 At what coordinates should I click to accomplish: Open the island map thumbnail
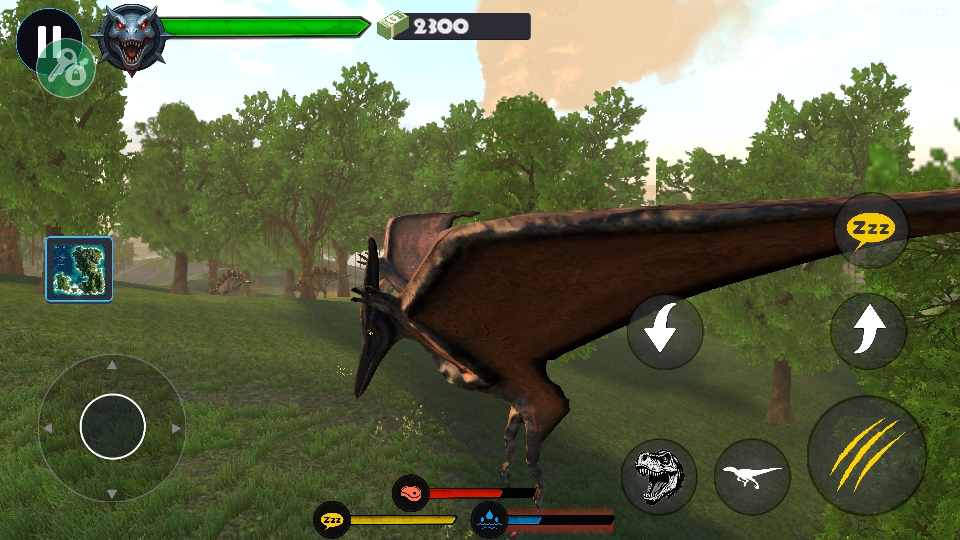[79, 269]
